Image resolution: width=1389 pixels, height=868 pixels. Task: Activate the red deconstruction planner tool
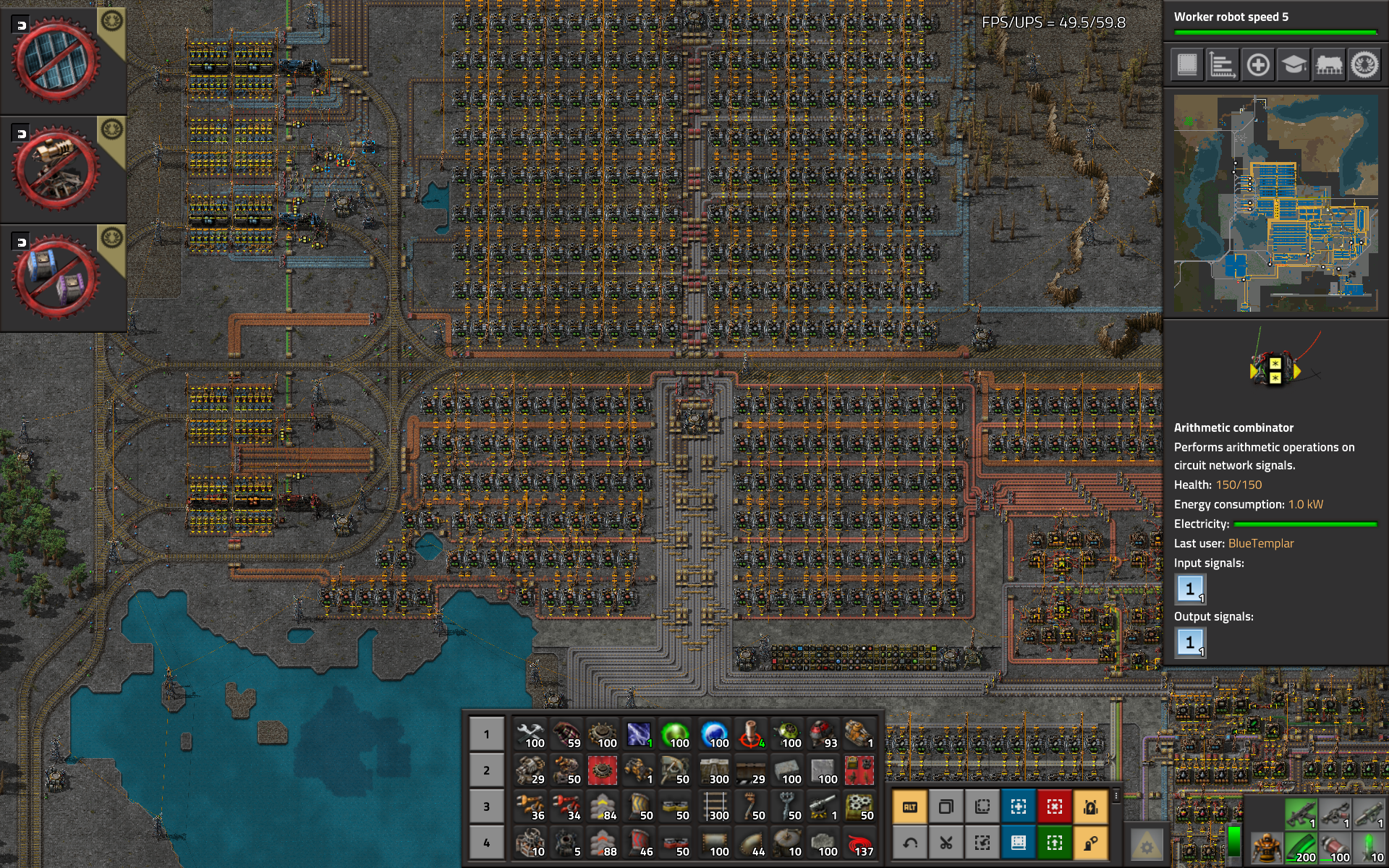[x=1054, y=807]
